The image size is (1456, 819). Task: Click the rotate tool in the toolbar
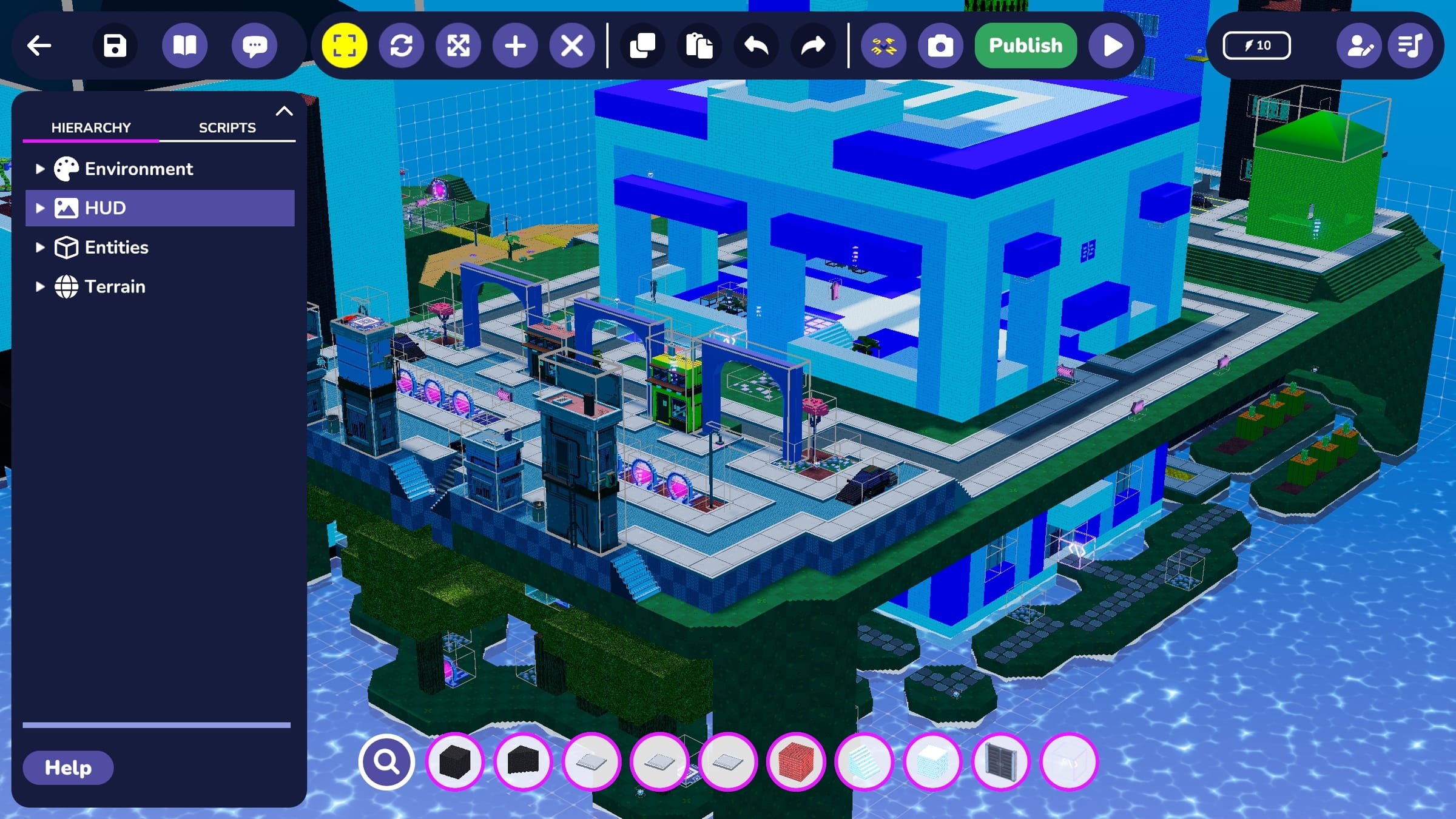(402, 45)
